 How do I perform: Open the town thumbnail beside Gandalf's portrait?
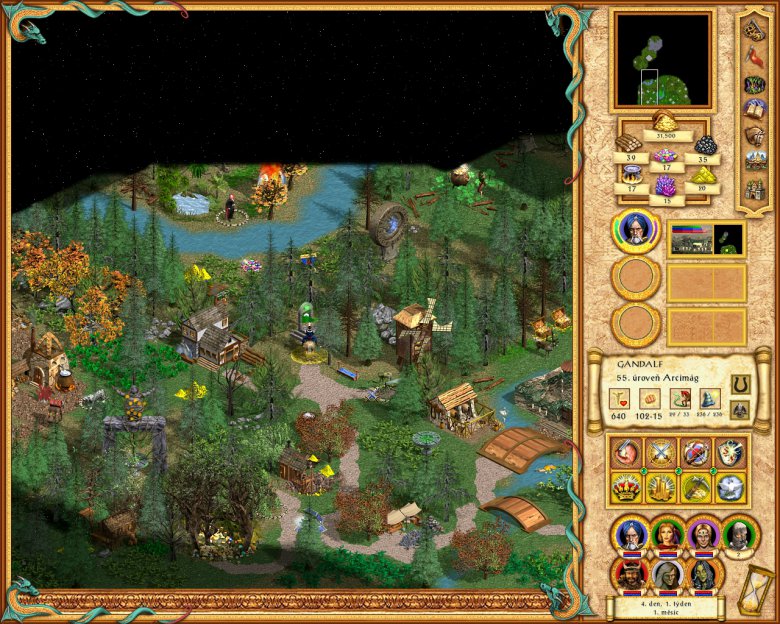pos(706,238)
